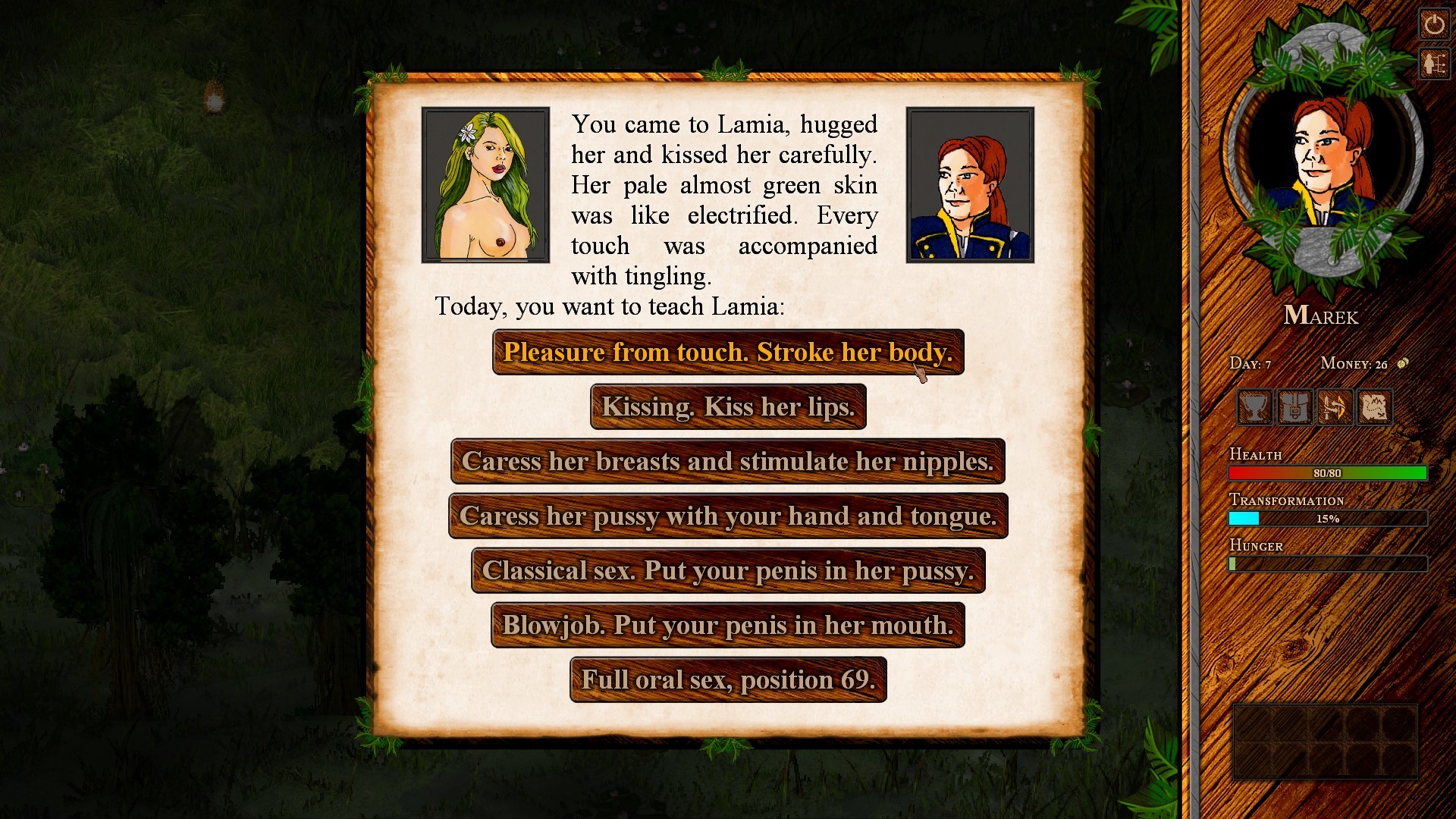This screenshot has height=819, width=1456.
Task: Select 'Caress her pussy with your hand and tongue.'
Action: pos(728,516)
